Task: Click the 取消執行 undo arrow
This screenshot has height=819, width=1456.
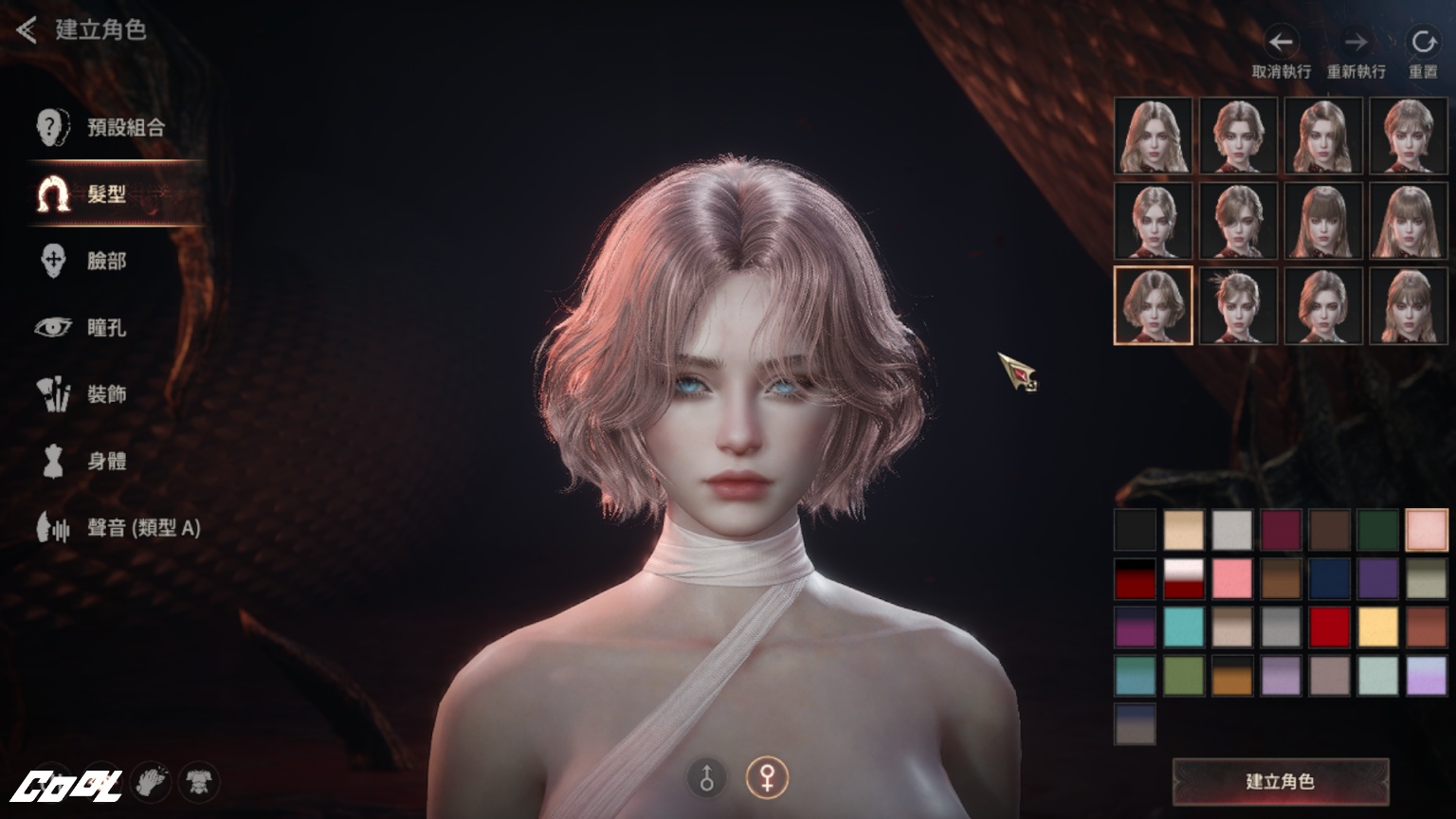Action: [1281, 43]
